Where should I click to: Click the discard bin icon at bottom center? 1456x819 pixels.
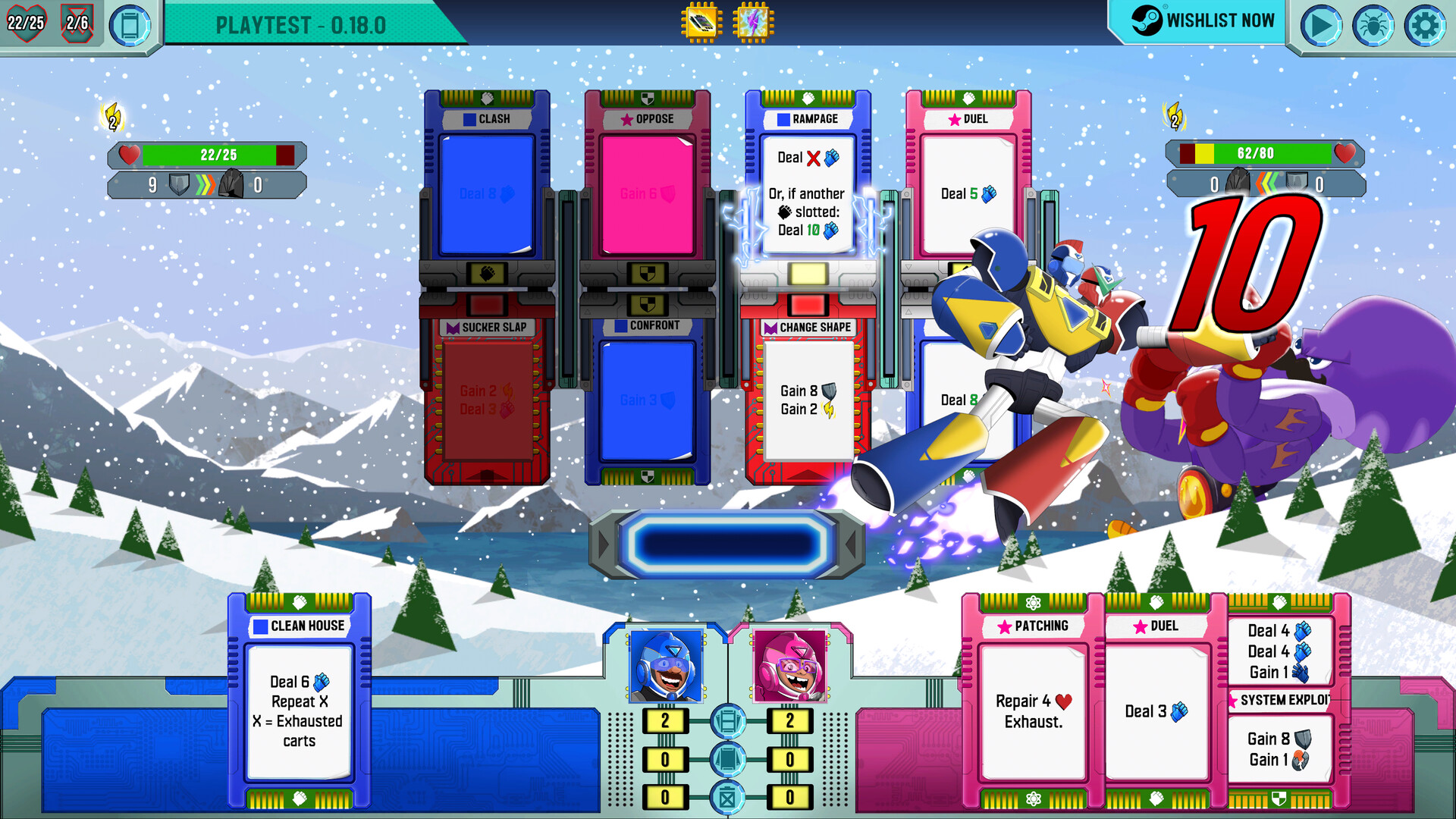(728, 798)
